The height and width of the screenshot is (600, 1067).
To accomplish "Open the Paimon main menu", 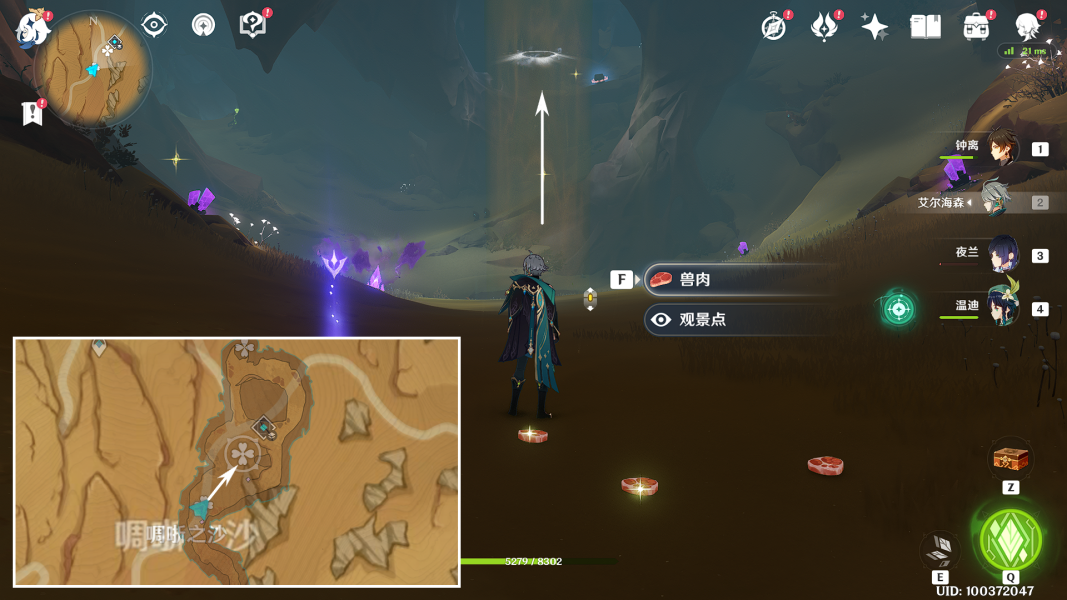I will (33, 29).
